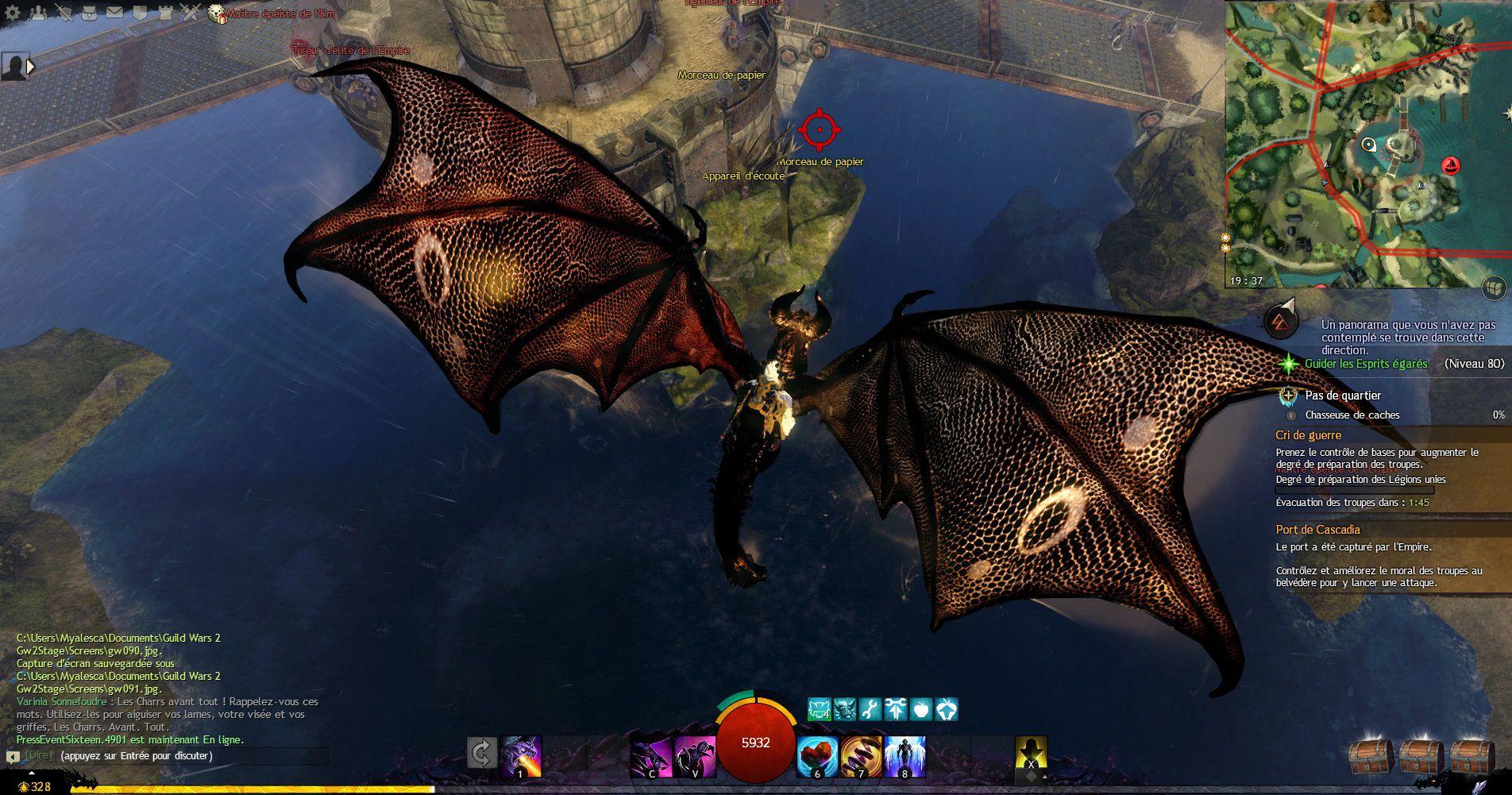Open the guild shield panel

tap(140, 12)
